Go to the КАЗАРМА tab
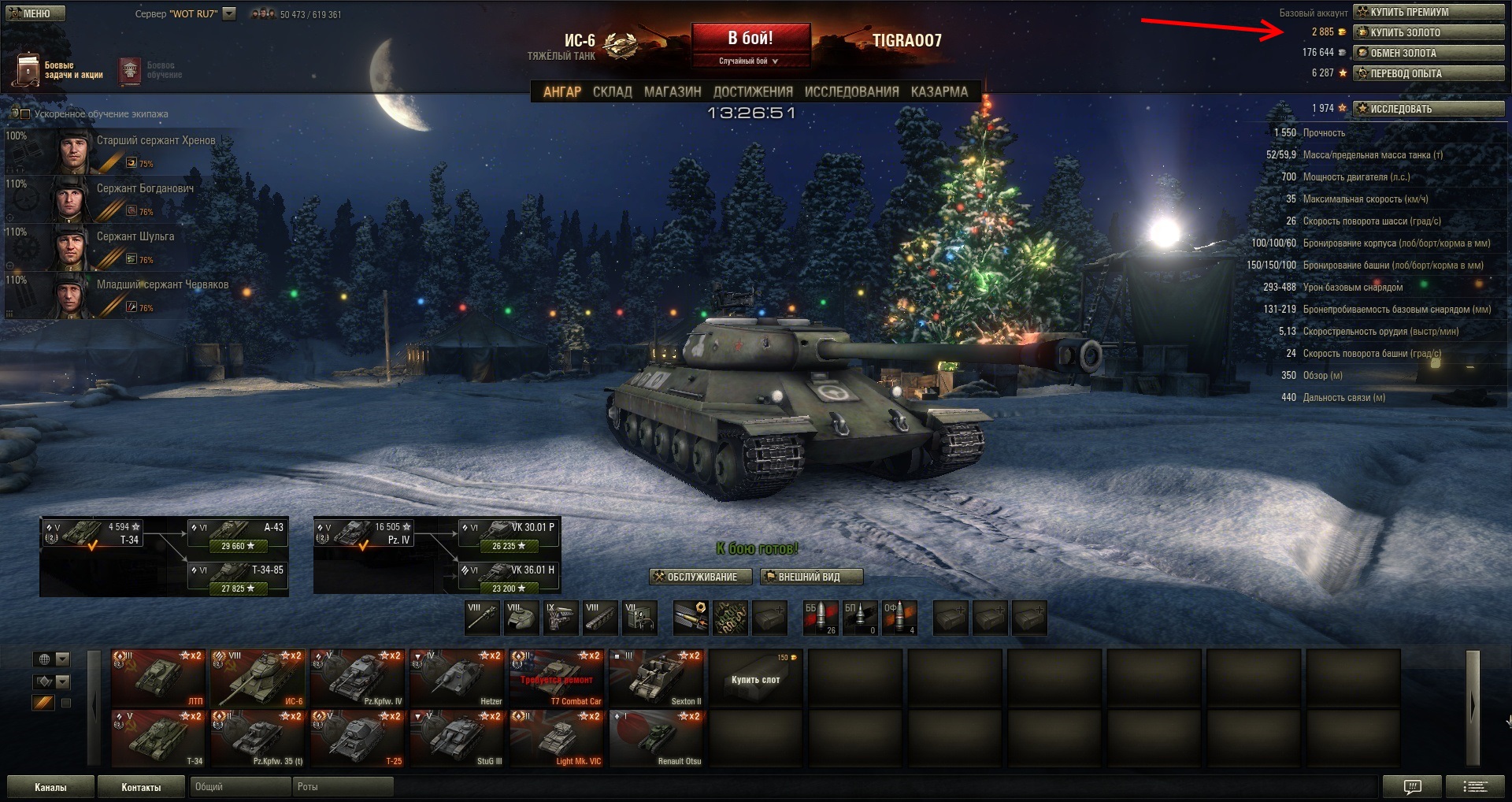The height and width of the screenshot is (802, 1512). coord(939,92)
